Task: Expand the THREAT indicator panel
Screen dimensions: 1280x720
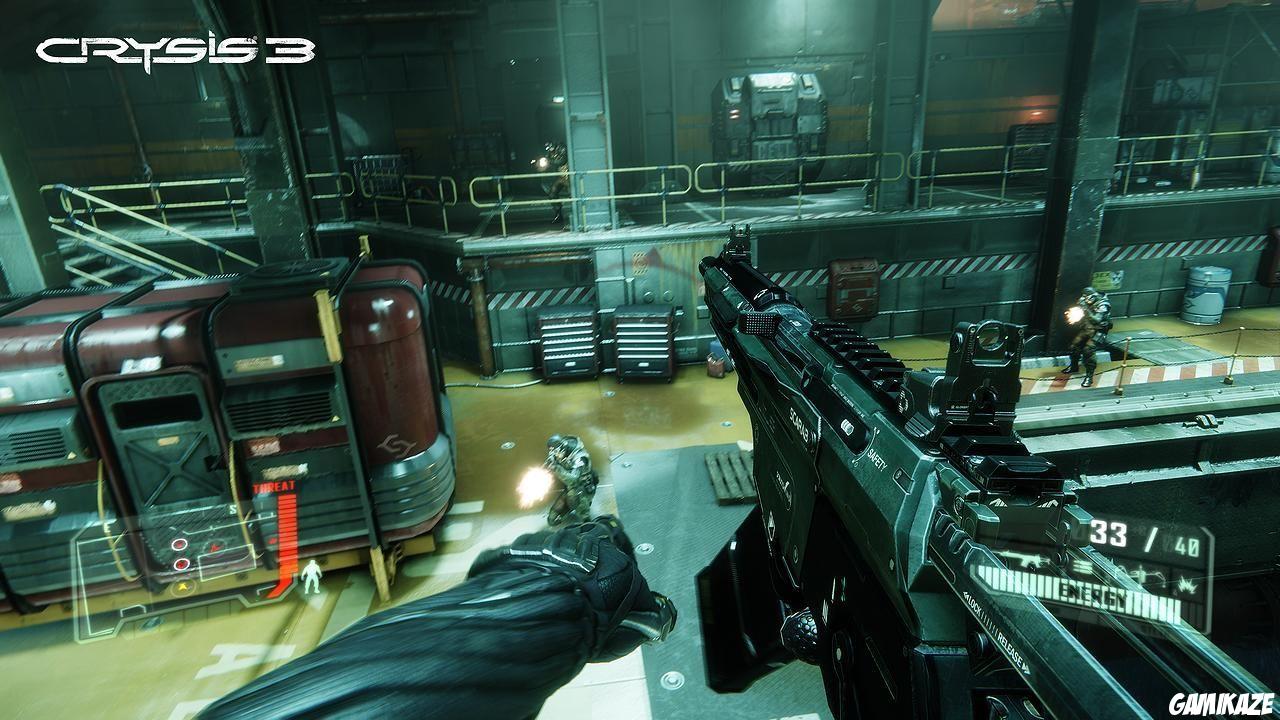Action: point(274,488)
